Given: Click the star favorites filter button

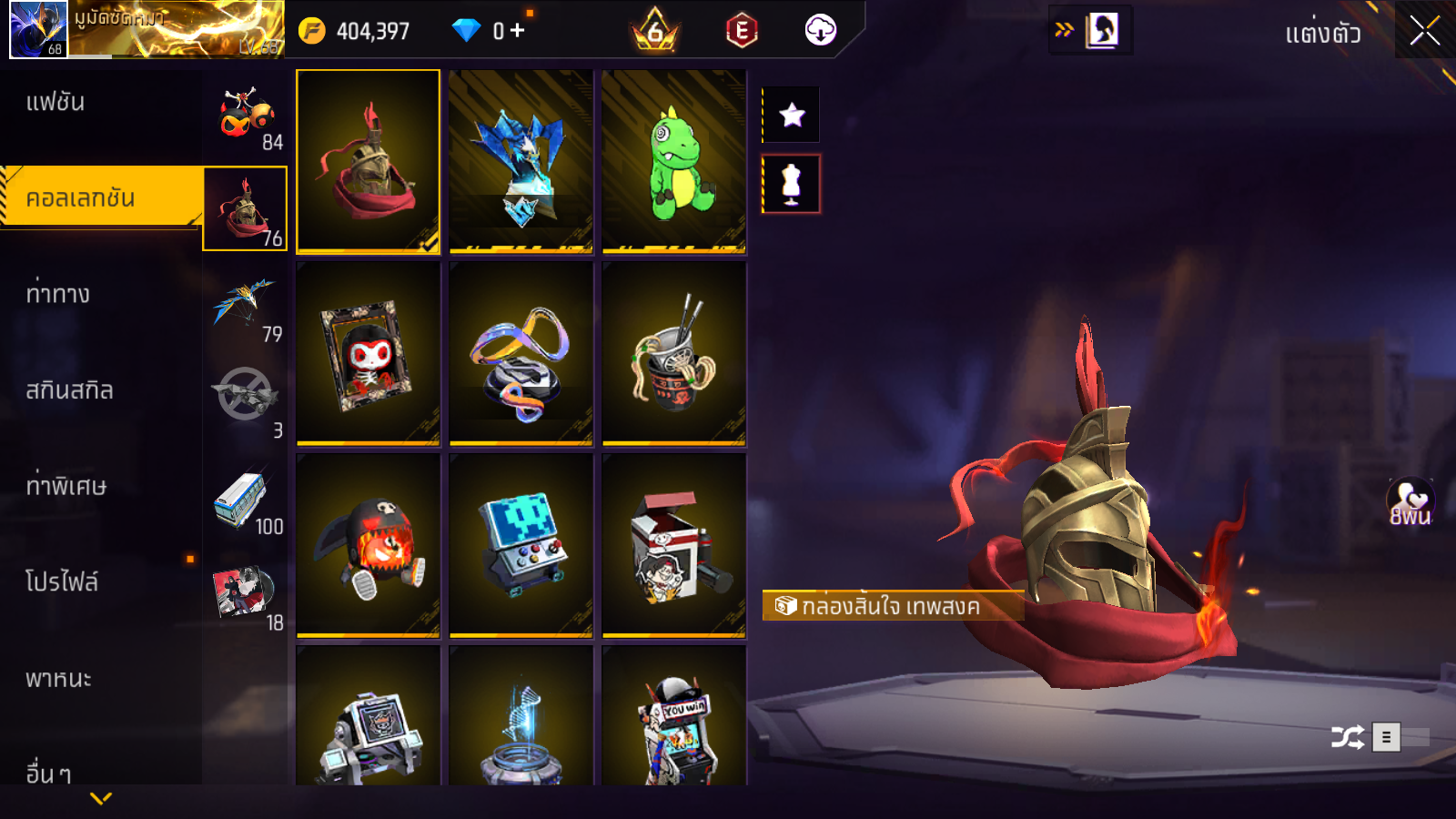Looking at the screenshot, I should coord(792,115).
